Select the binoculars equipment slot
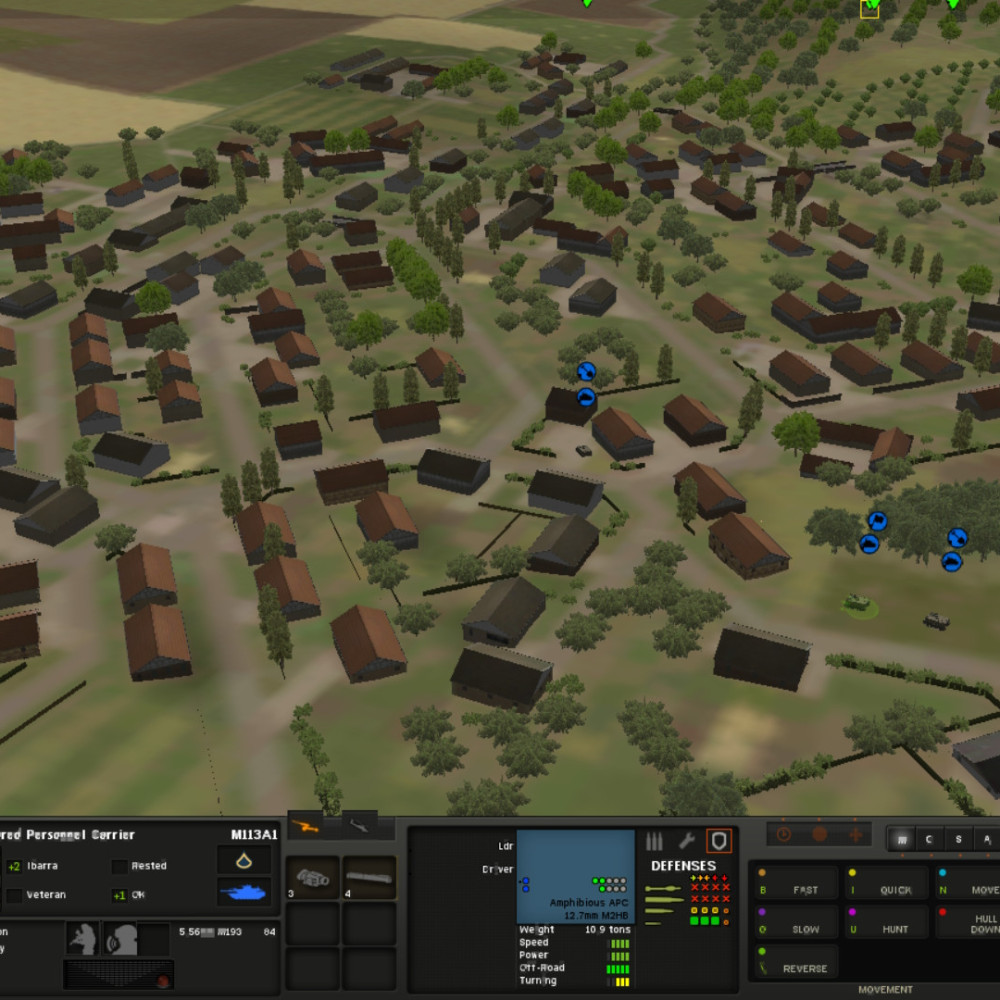The width and height of the screenshot is (1000, 1000). pyautogui.click(x=314, y=877)
